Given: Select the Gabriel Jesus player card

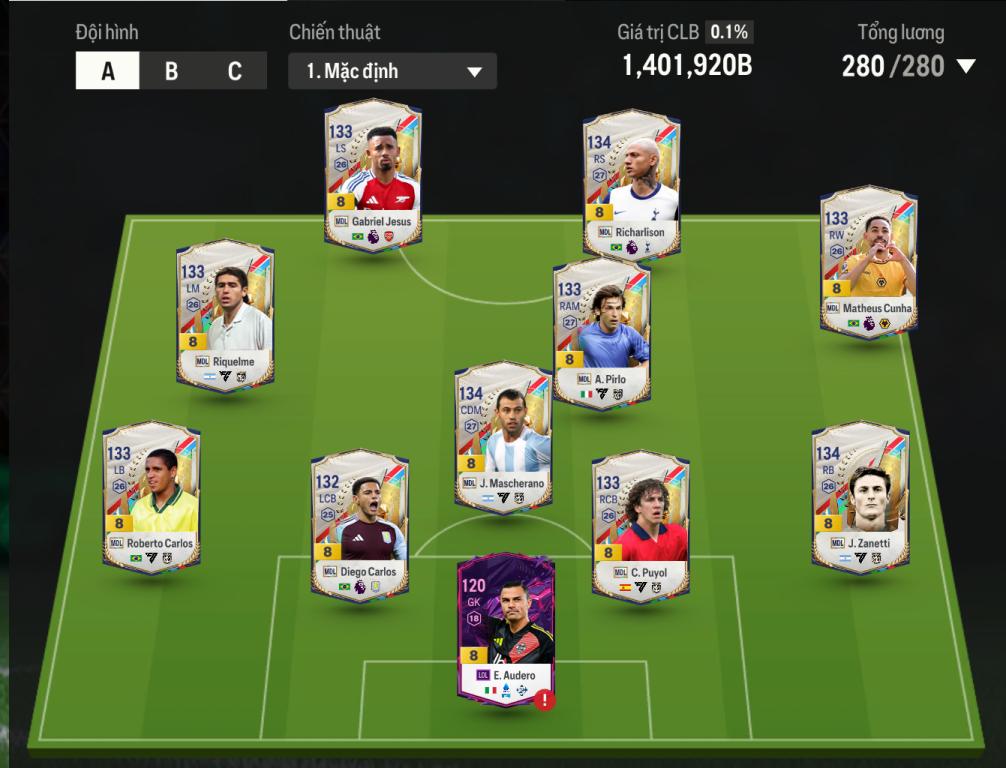Looking at the screenshot, I should tap(373, 173).
